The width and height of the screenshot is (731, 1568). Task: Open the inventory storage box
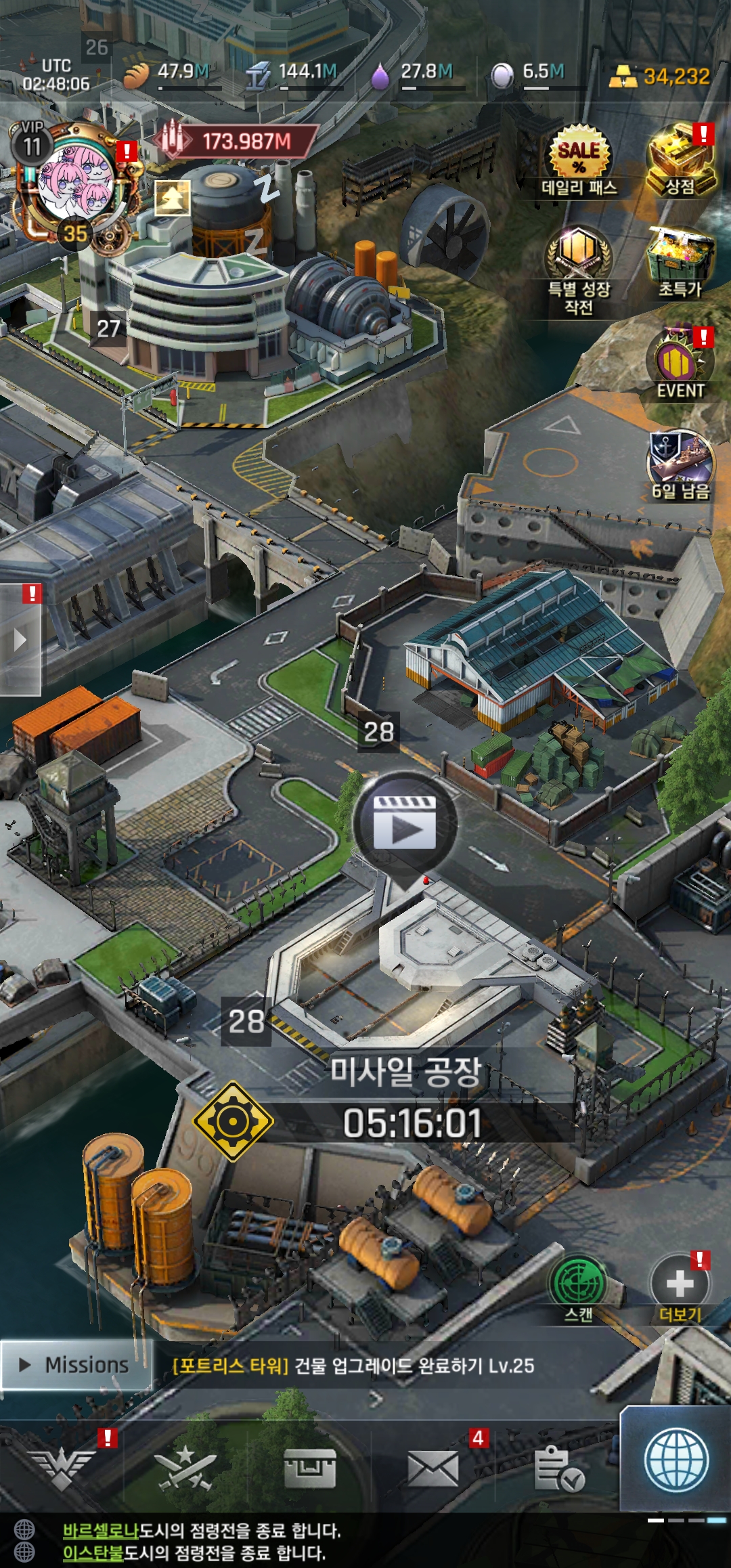coord(309,1468)
